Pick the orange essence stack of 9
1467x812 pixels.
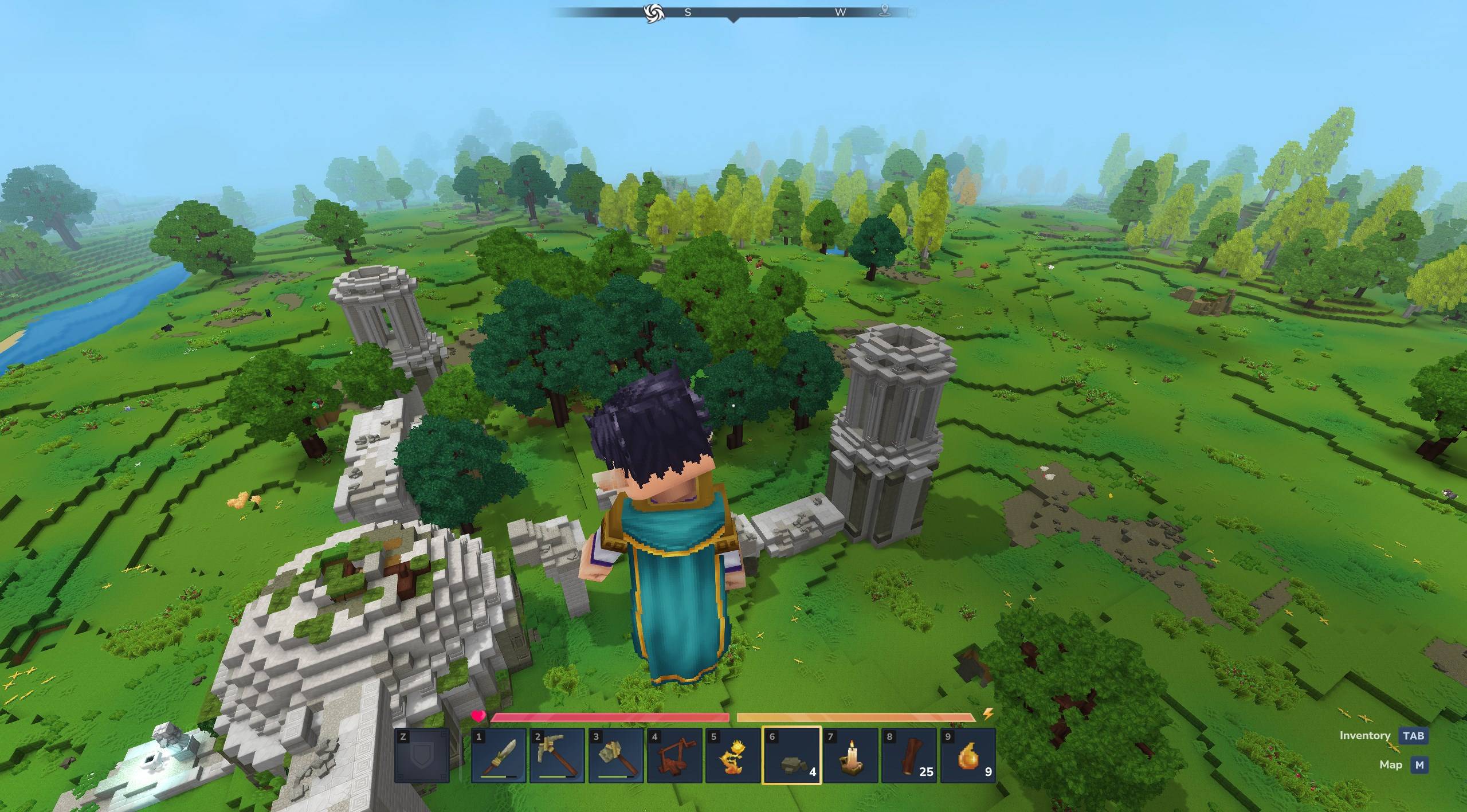[x=967, y=755]
